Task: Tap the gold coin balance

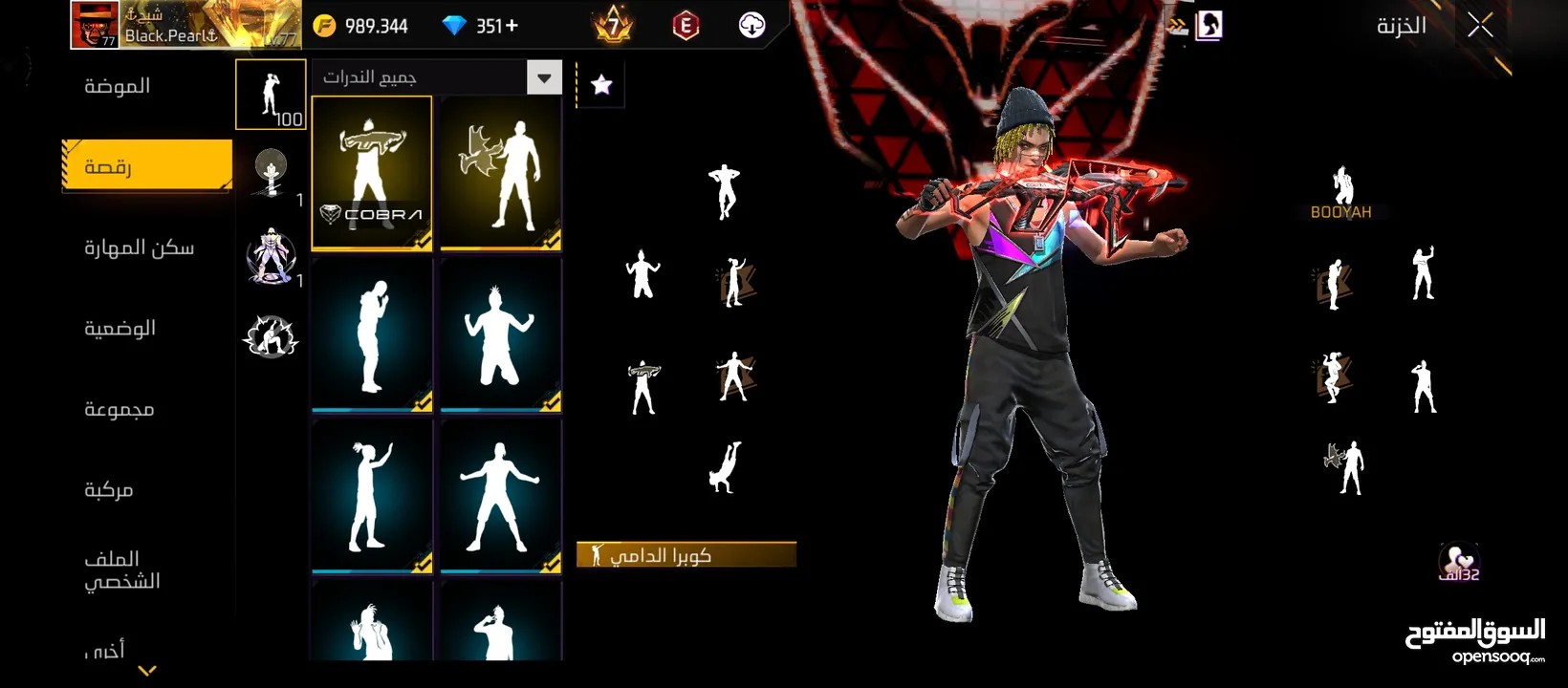Action: (x=363, y=26)
